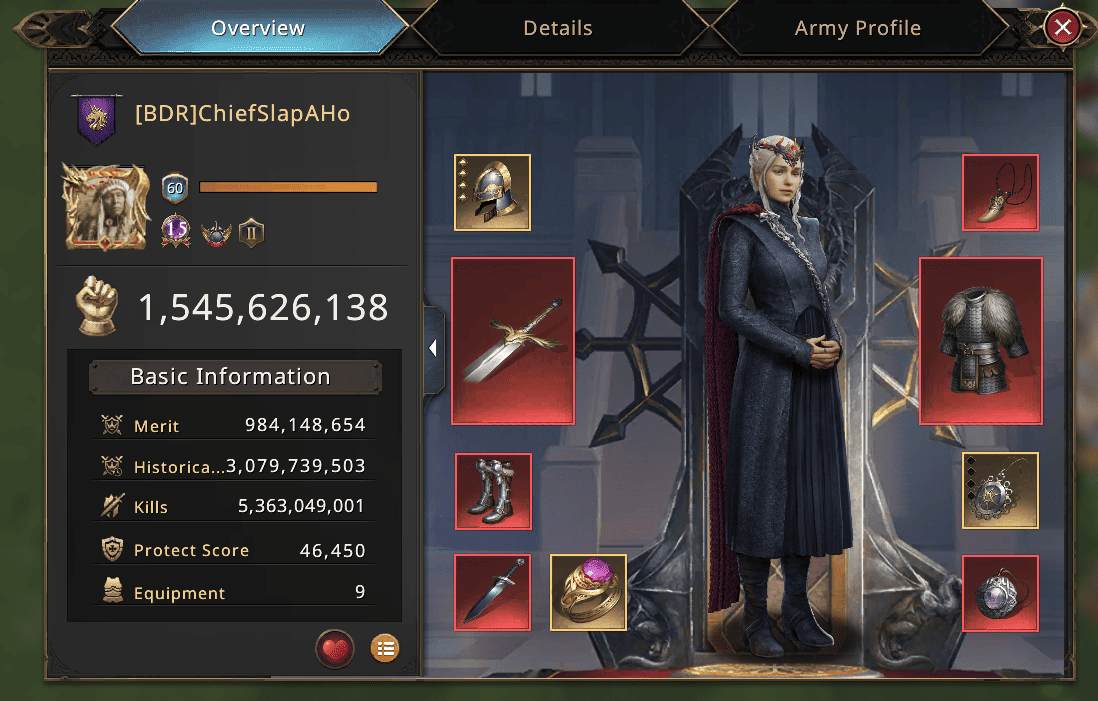
Task: Open the Army Profile tab
Action: coord(857,28)
